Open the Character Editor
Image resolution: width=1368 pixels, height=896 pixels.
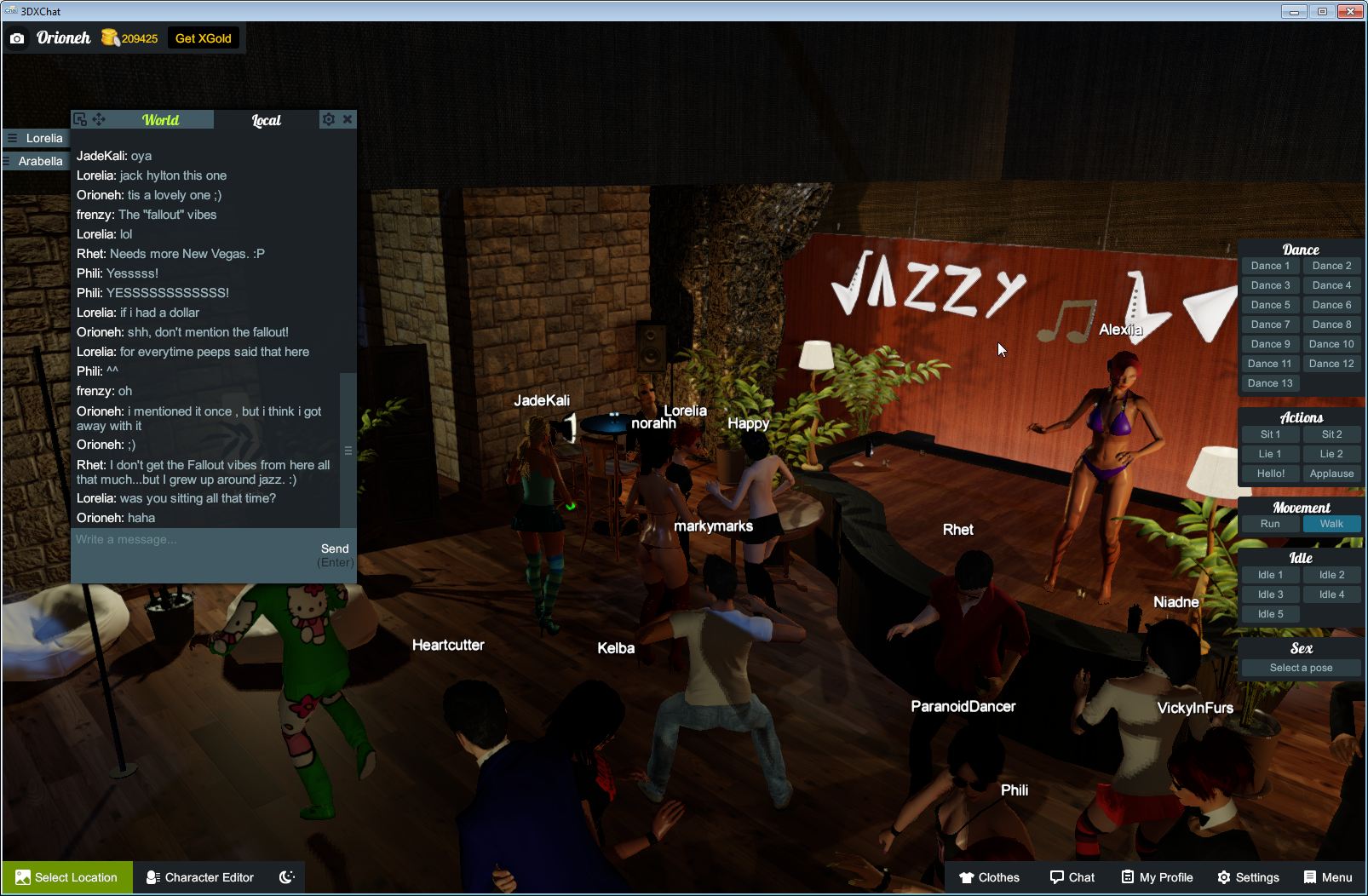click(x=199, y=877)
